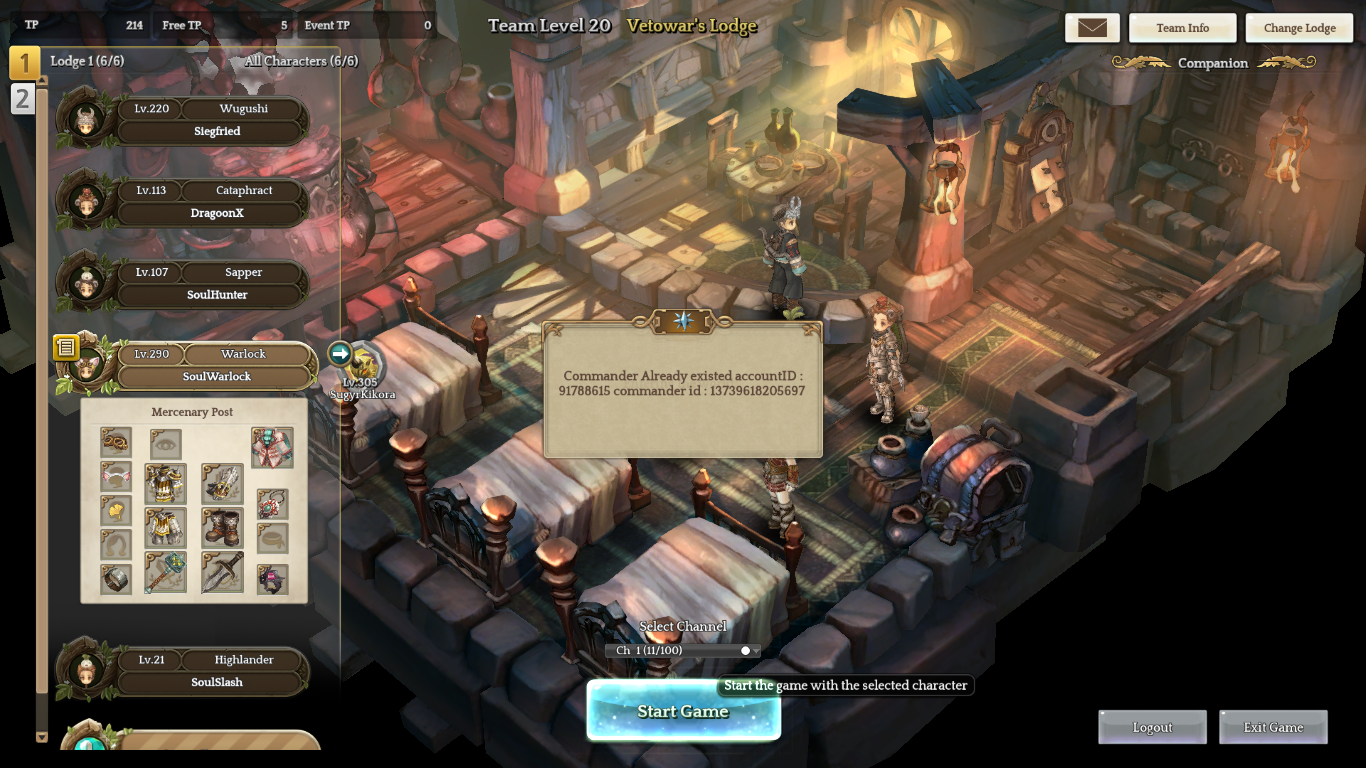Viewport: 1366px width, 768px height.
Task: Switch to lodge tab 2
Action: coord(22,98)
